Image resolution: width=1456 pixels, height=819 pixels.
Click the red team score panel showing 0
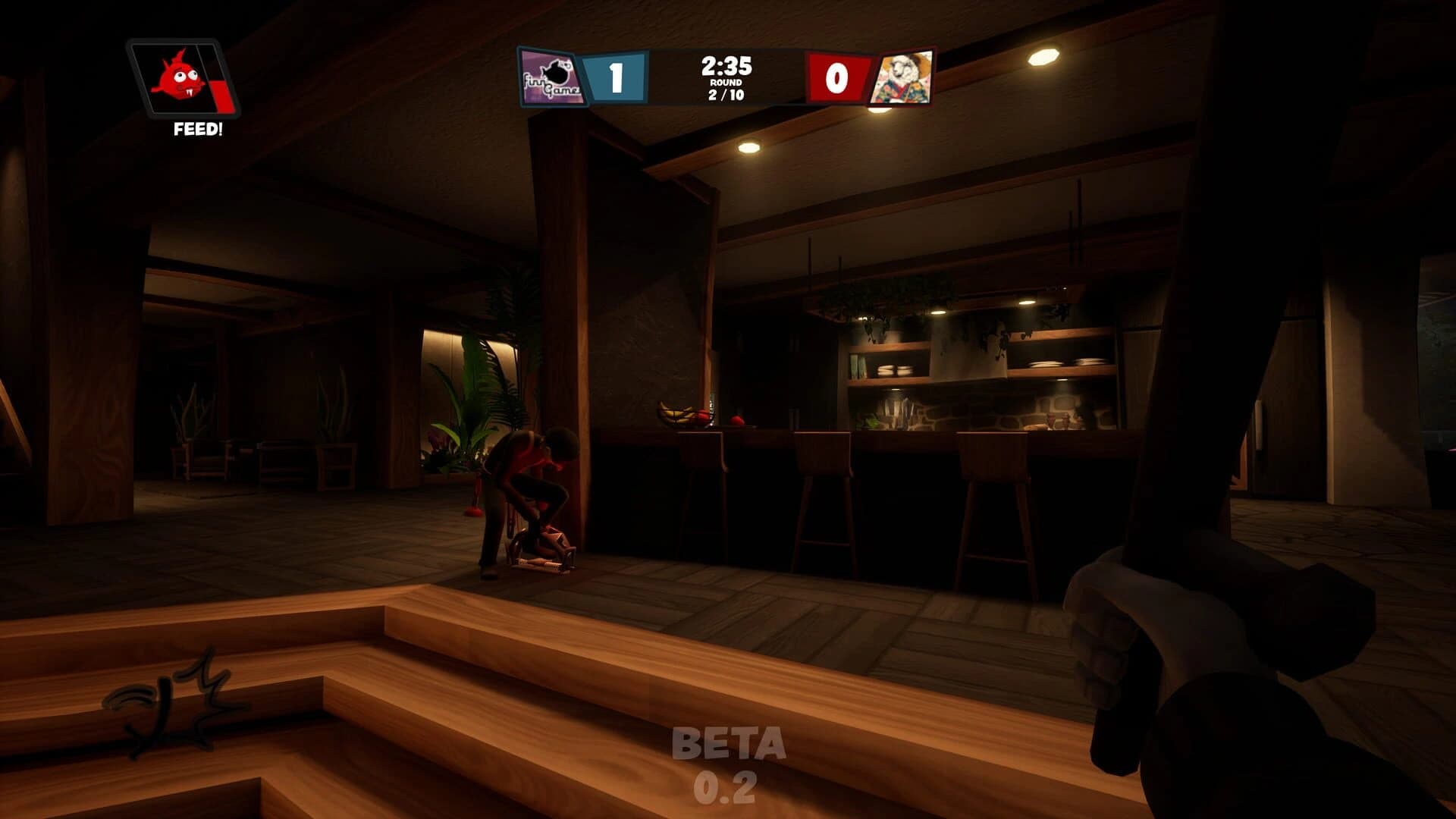[x=836, y=76]
